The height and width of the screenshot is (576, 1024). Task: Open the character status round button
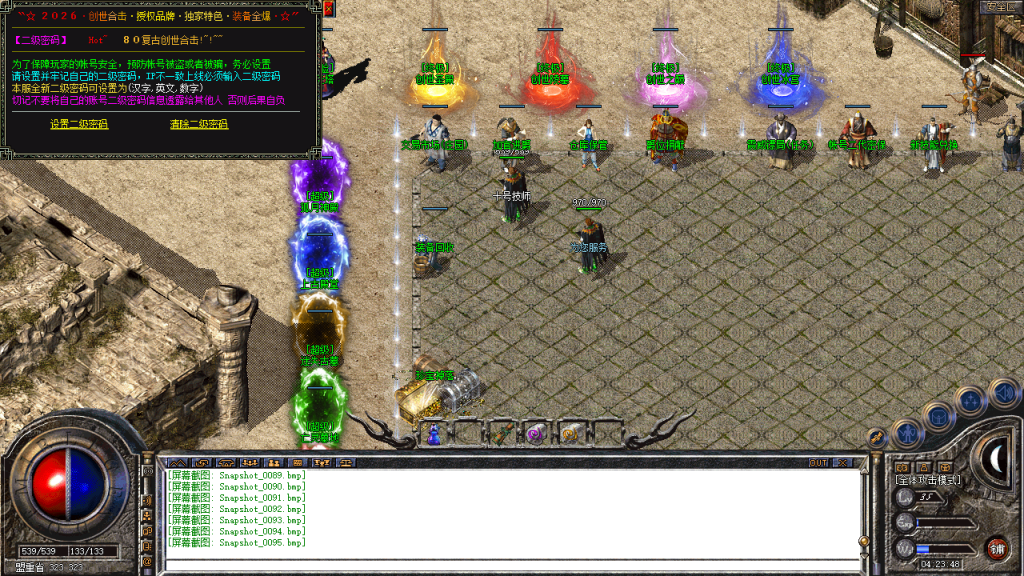pyautogui.click(x=906, y=432)
